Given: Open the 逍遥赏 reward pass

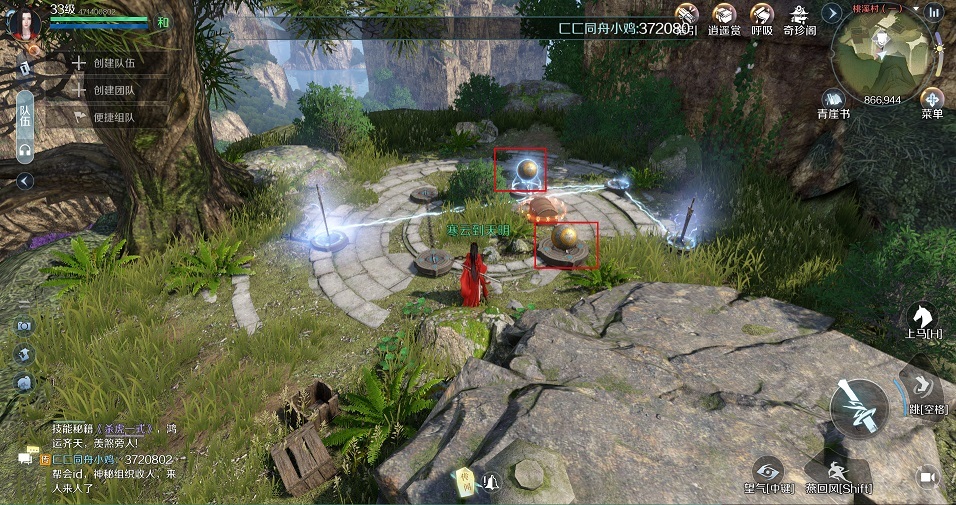Looking at the screenshot, I should 723,18.
